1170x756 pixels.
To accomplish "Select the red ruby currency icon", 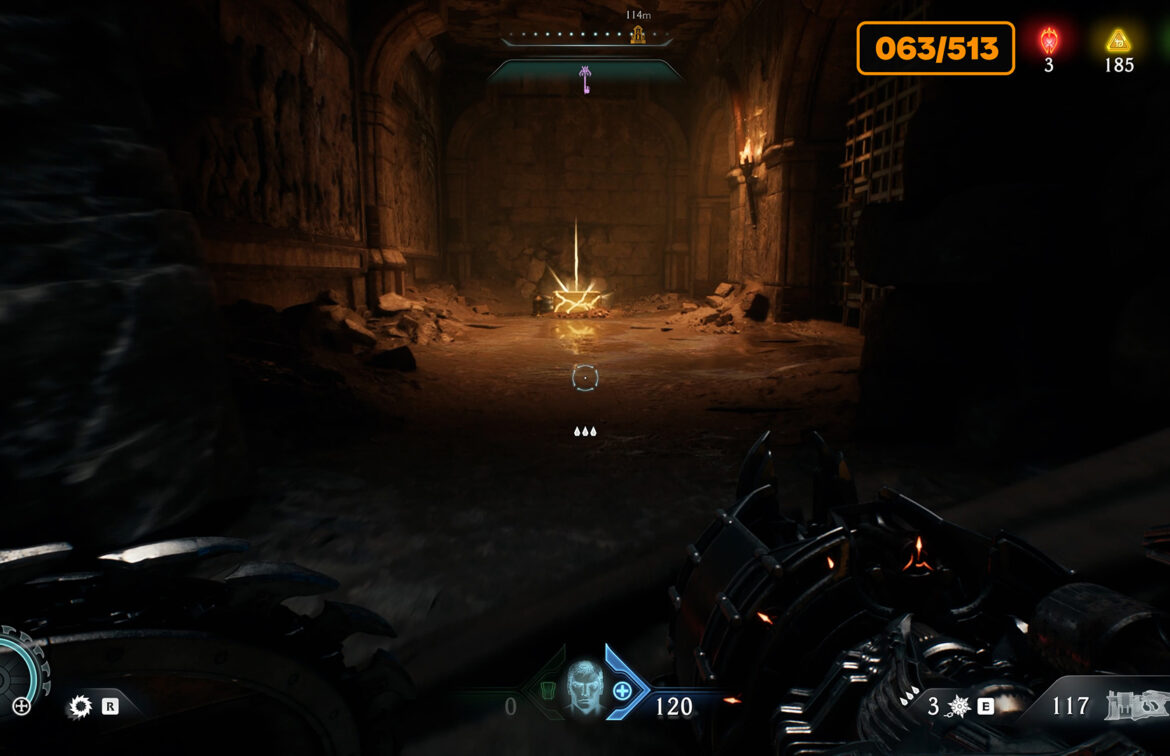I will coord(1048,41).
